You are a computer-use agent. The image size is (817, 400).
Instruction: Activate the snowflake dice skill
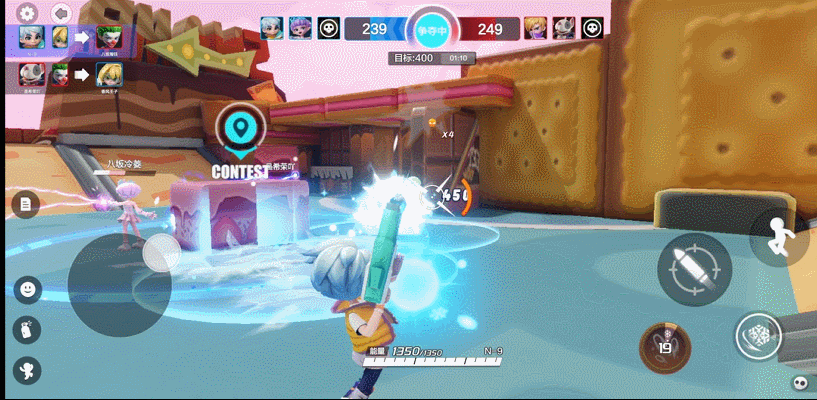click(x=760, y=336)
